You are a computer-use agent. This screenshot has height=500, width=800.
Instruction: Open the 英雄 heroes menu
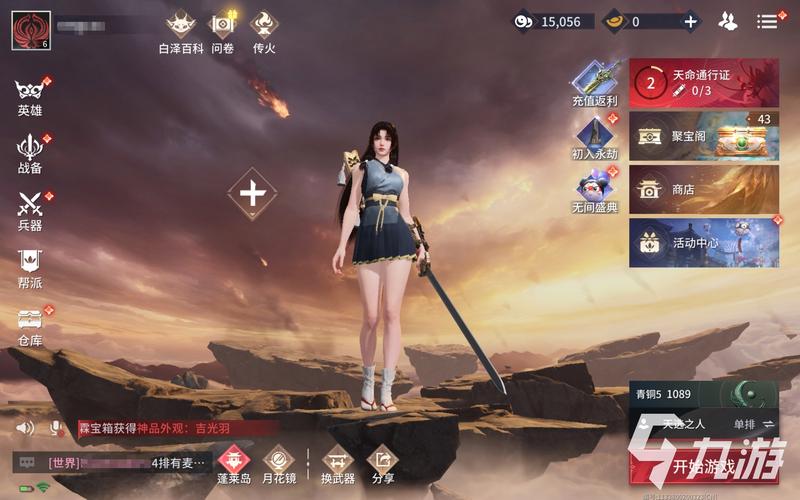coord(30,96)
